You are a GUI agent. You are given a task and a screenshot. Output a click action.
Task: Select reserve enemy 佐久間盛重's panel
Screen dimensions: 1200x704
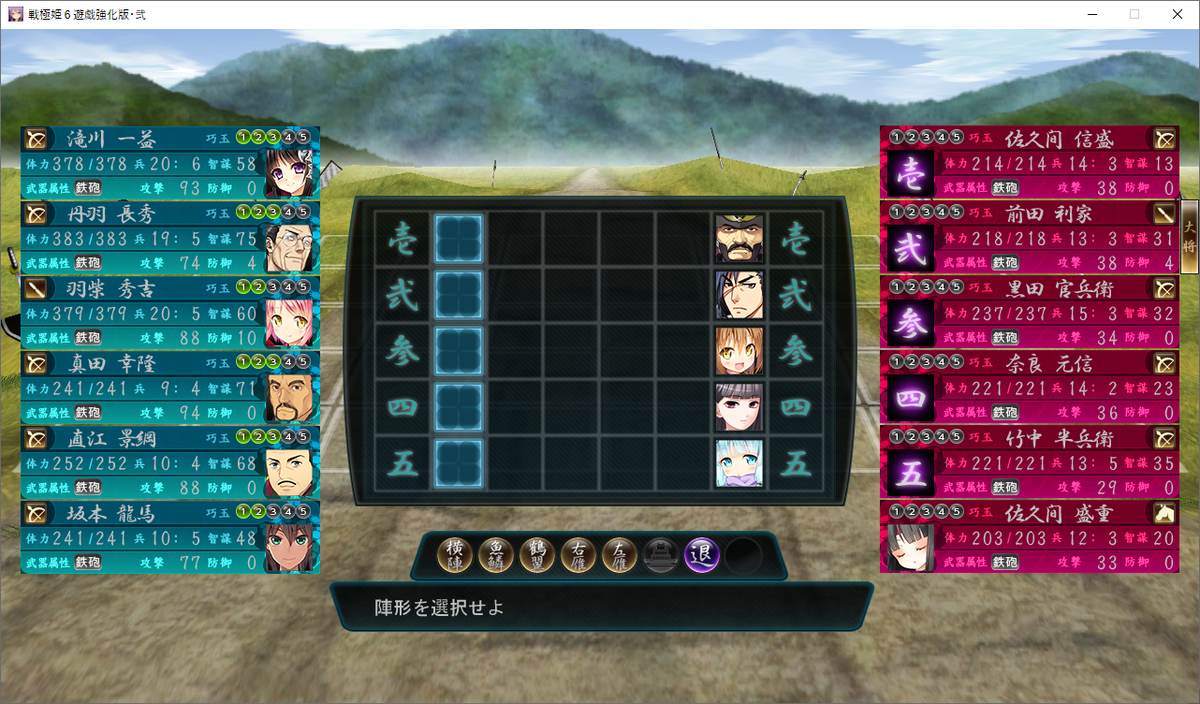[x=1030, y=537]
